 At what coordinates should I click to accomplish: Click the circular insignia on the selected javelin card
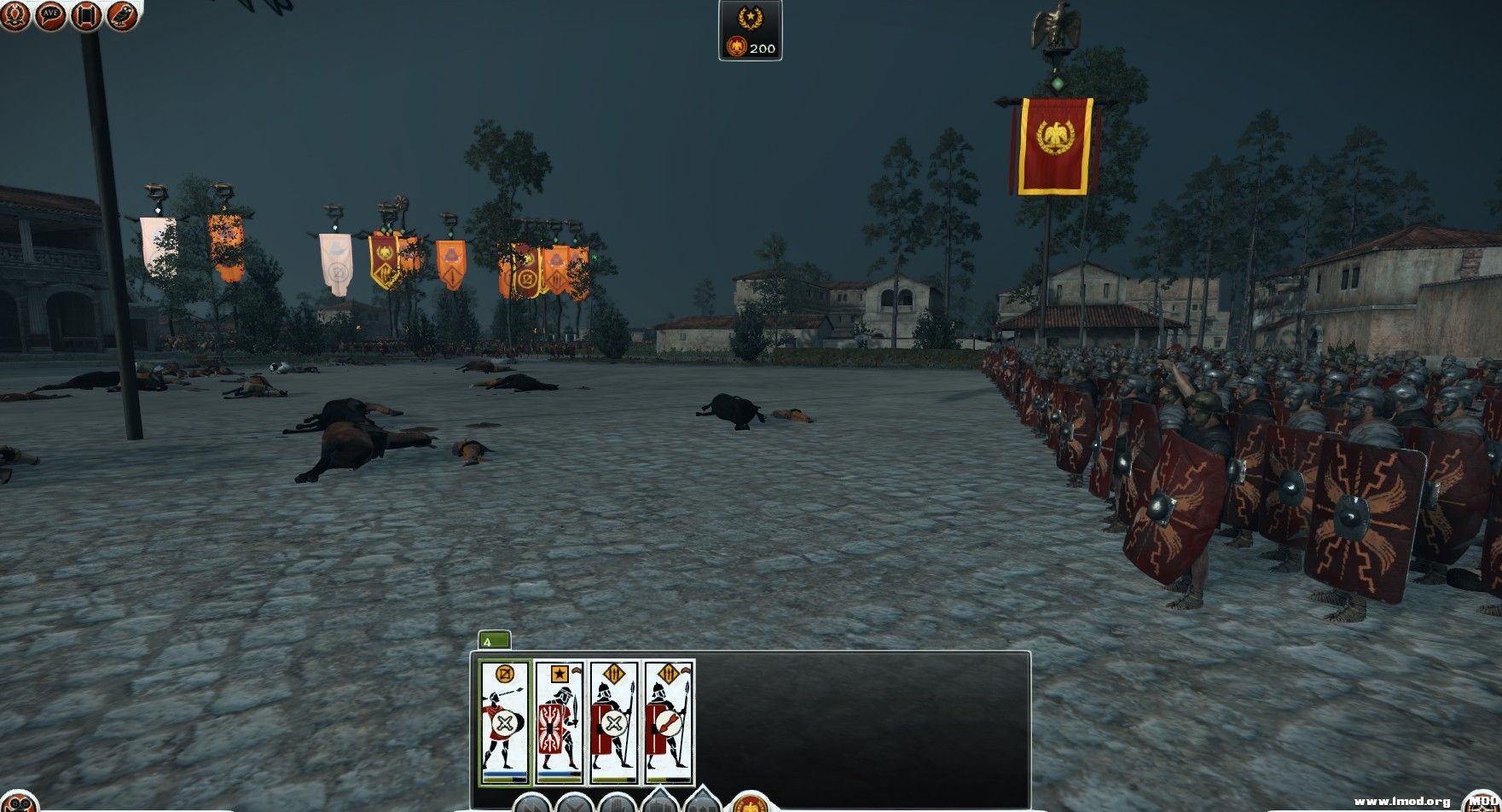click(x=505, y=673)
